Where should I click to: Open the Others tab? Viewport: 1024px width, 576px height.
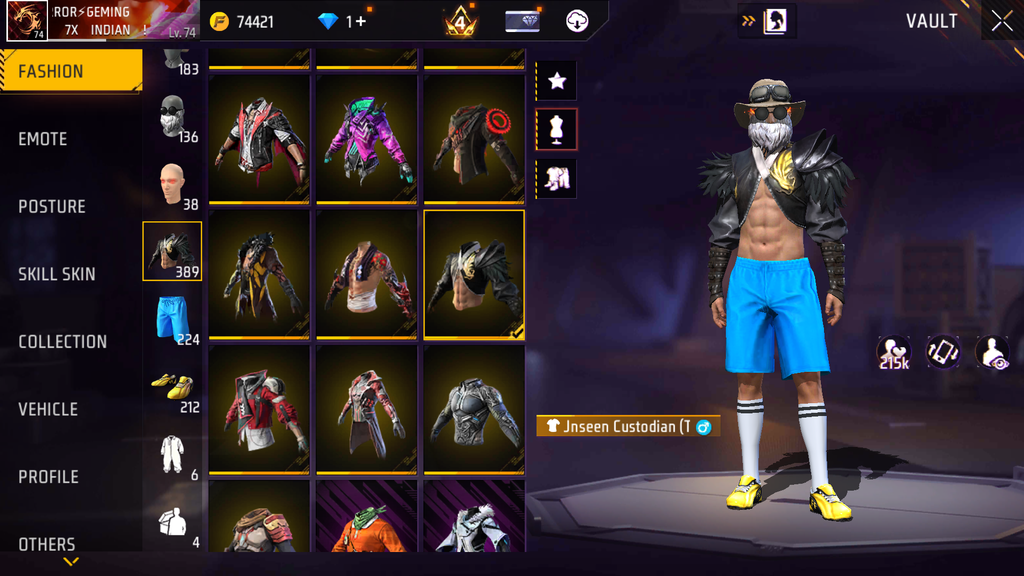pos(47,544)
